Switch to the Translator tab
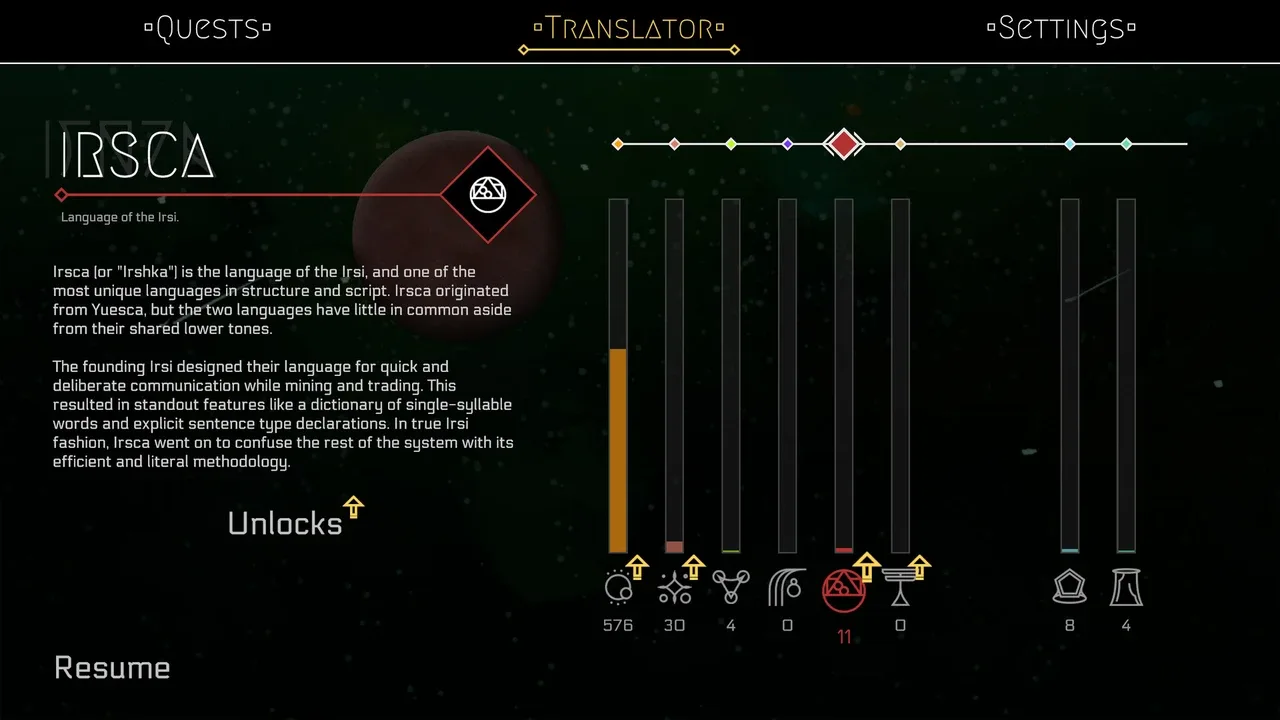The image size is (1280, 720). pos(629,28)
